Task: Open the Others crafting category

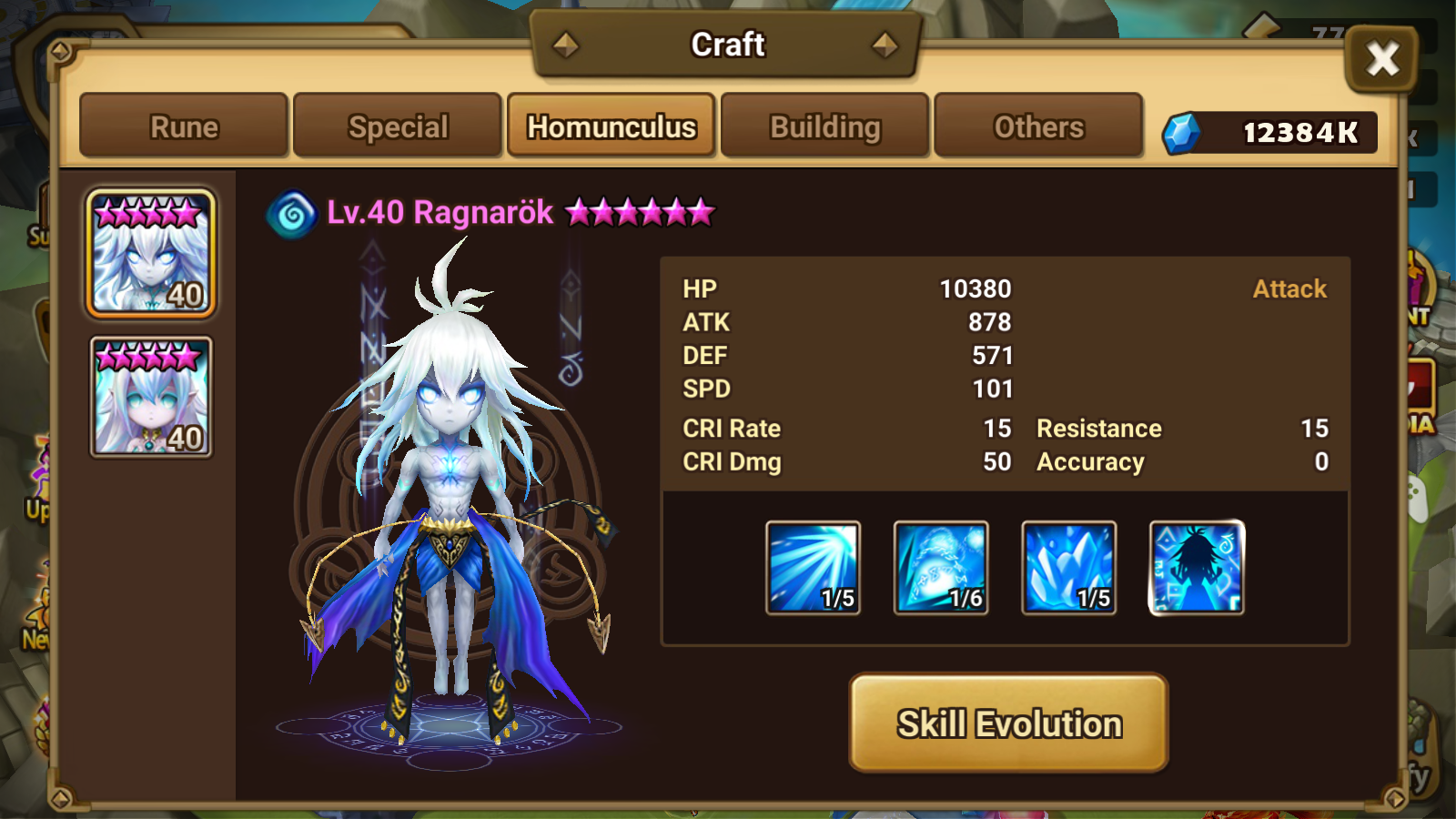Action: tap(1038, 126)
